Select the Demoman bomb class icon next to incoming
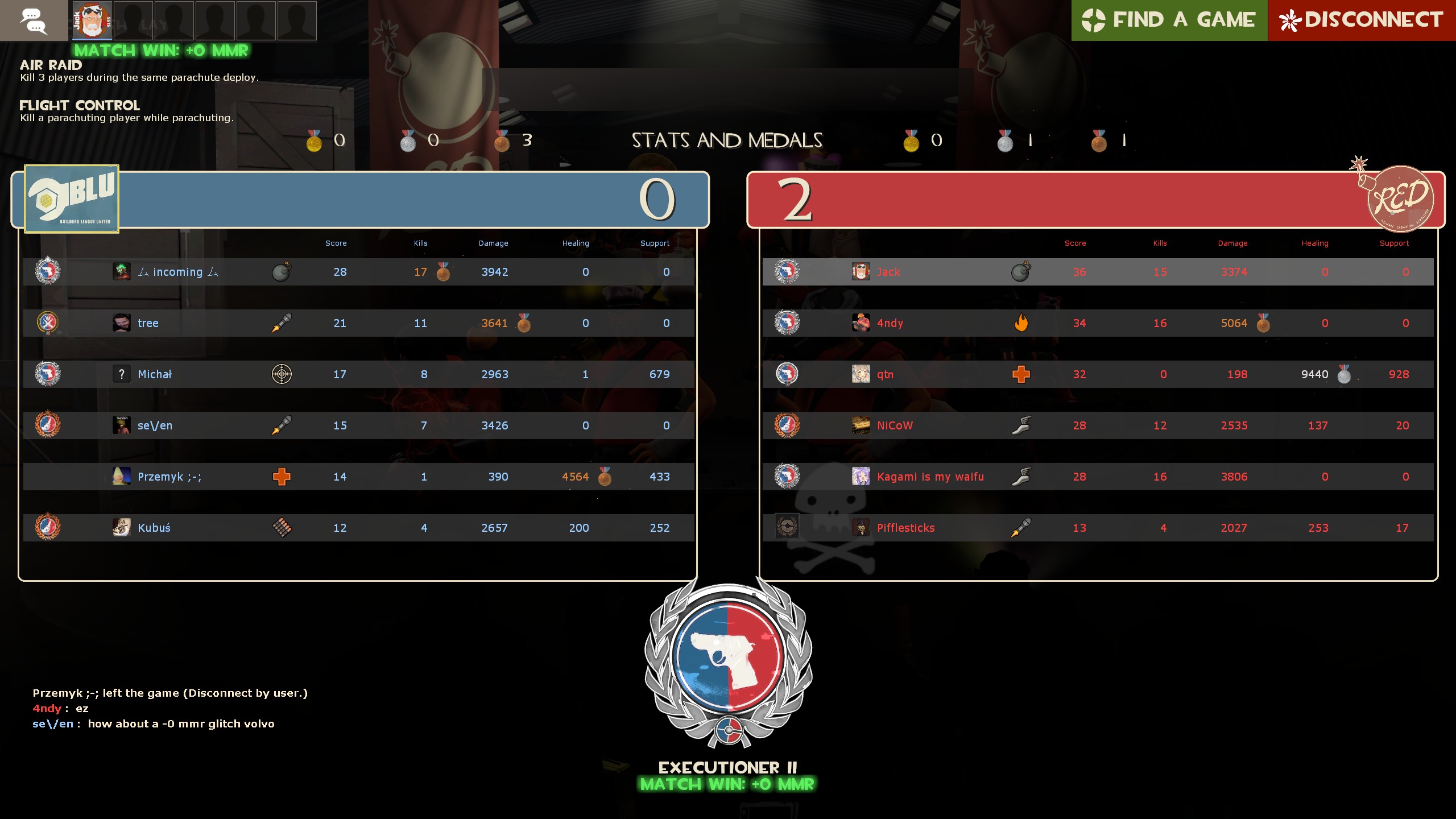1456x819 pixels. 282,272
